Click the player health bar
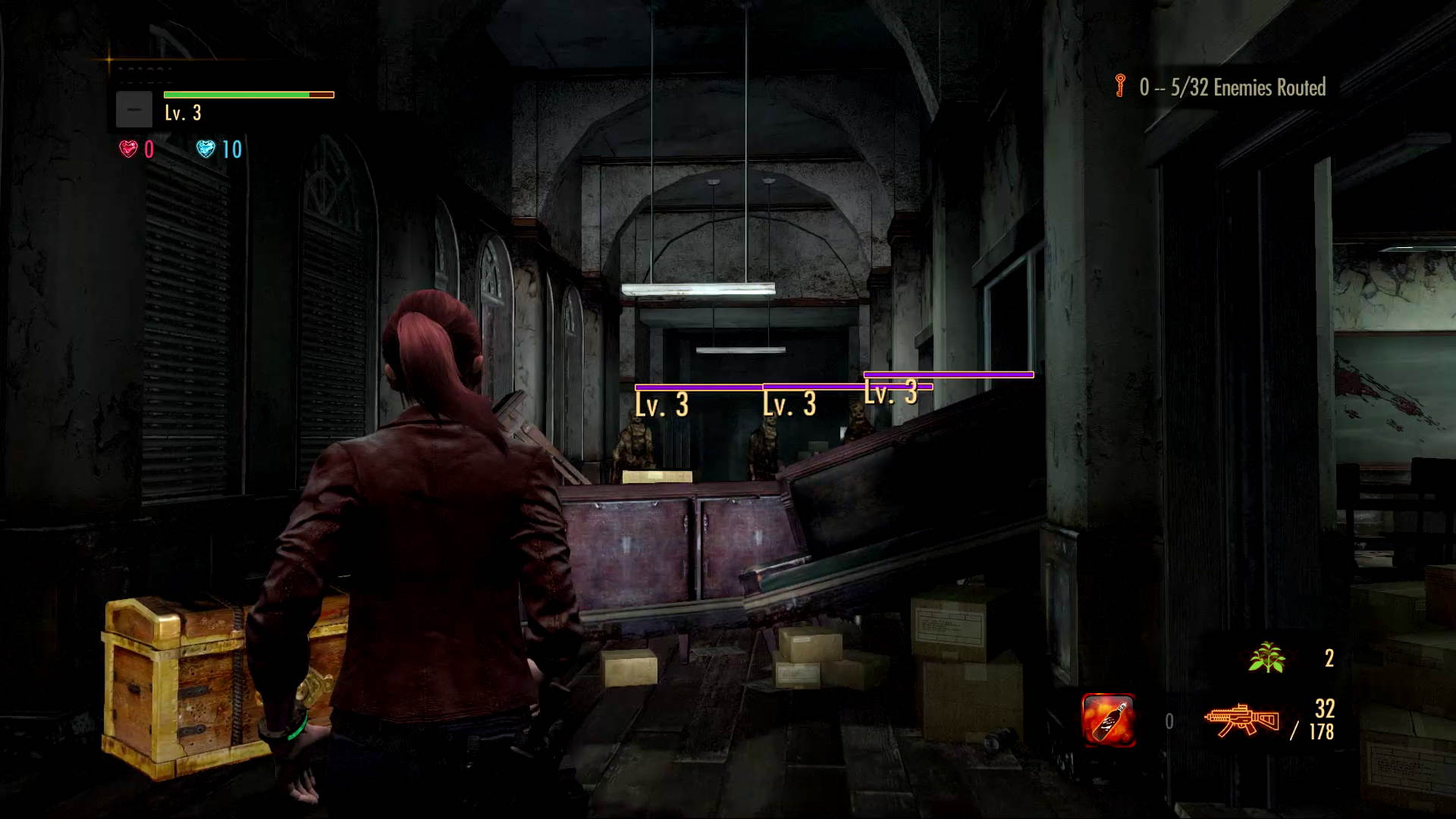The height and width of the screenshot is (819, 1456). (248, 95)
